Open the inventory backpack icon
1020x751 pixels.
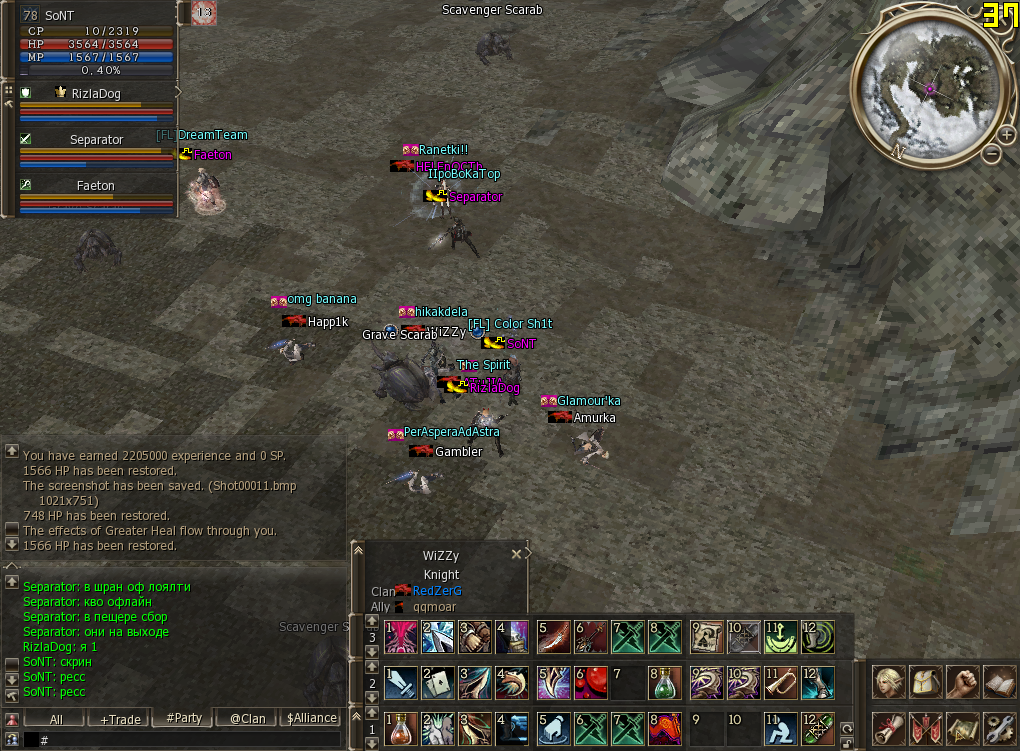point(925,682)
